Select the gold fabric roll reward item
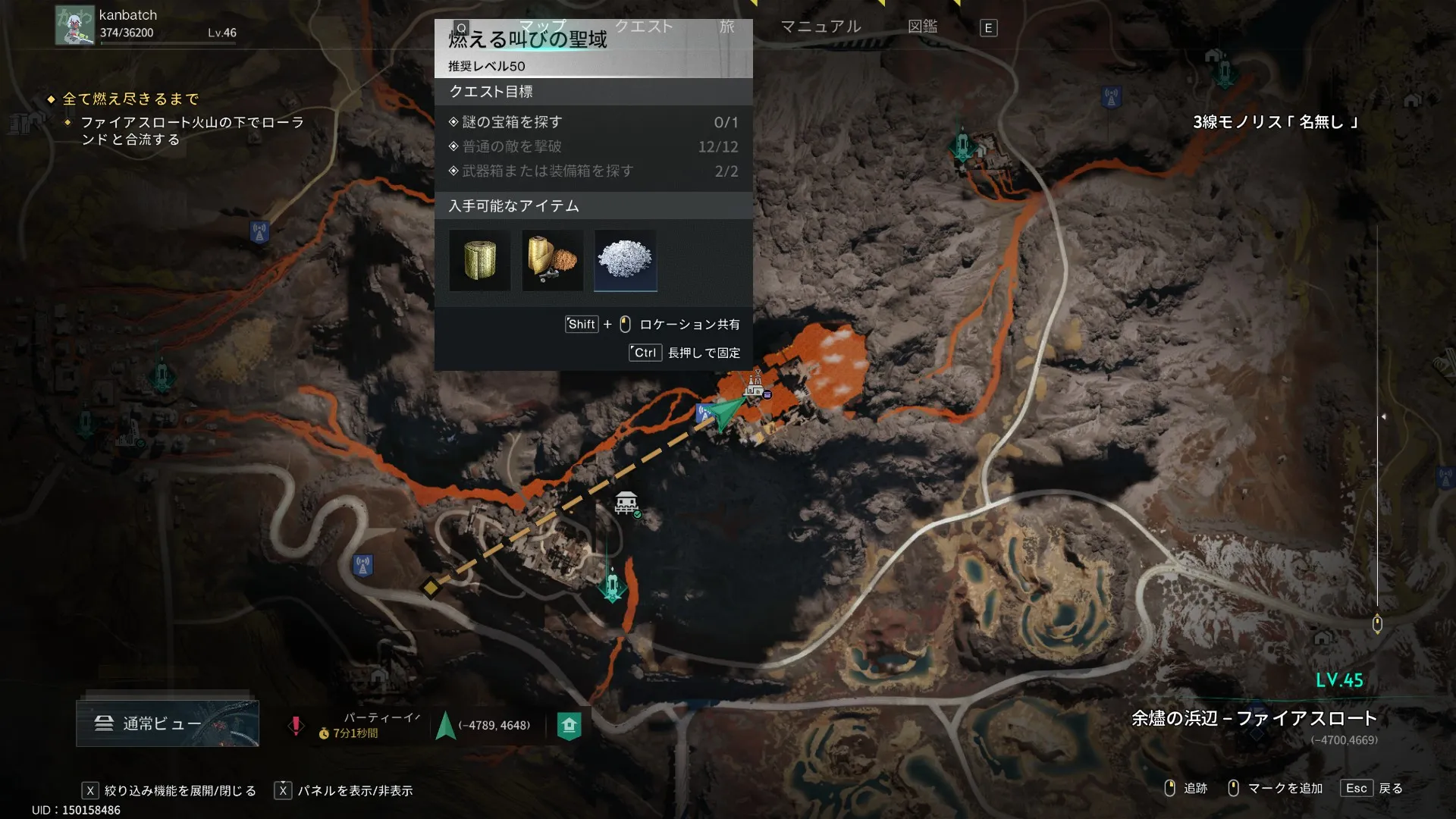 tap(479, 261)
